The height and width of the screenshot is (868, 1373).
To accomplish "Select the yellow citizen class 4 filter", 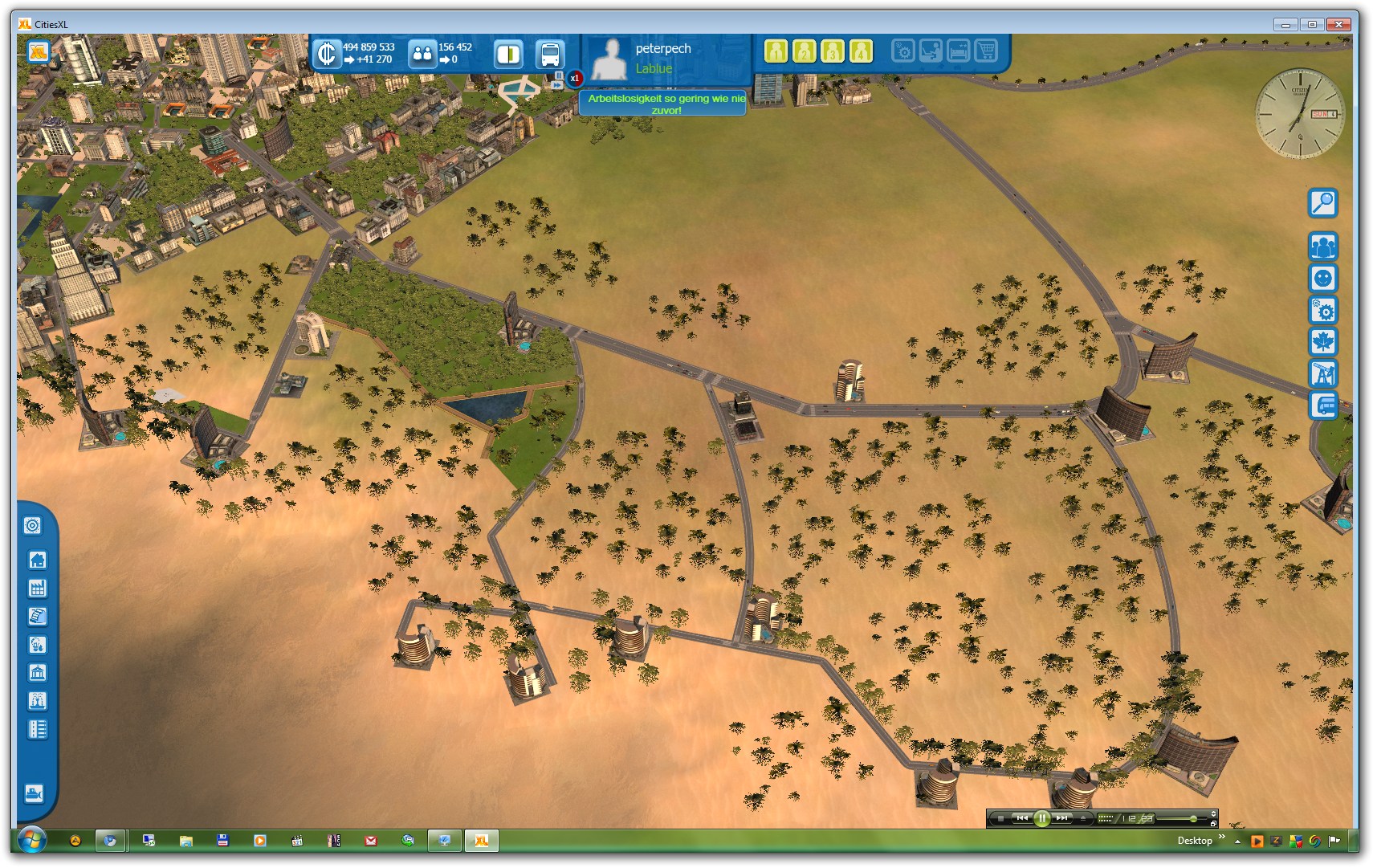I will click(861, 51).
